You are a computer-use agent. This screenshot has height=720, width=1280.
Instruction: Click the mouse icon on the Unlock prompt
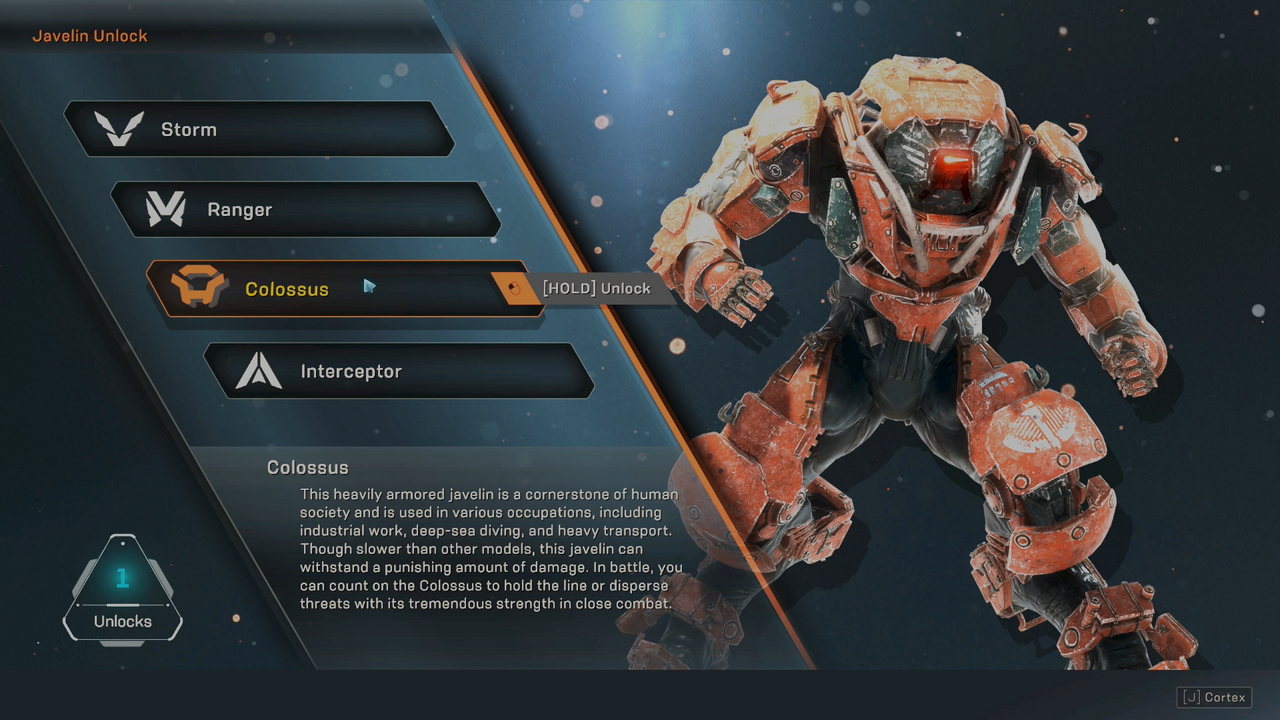pos(516,288)
